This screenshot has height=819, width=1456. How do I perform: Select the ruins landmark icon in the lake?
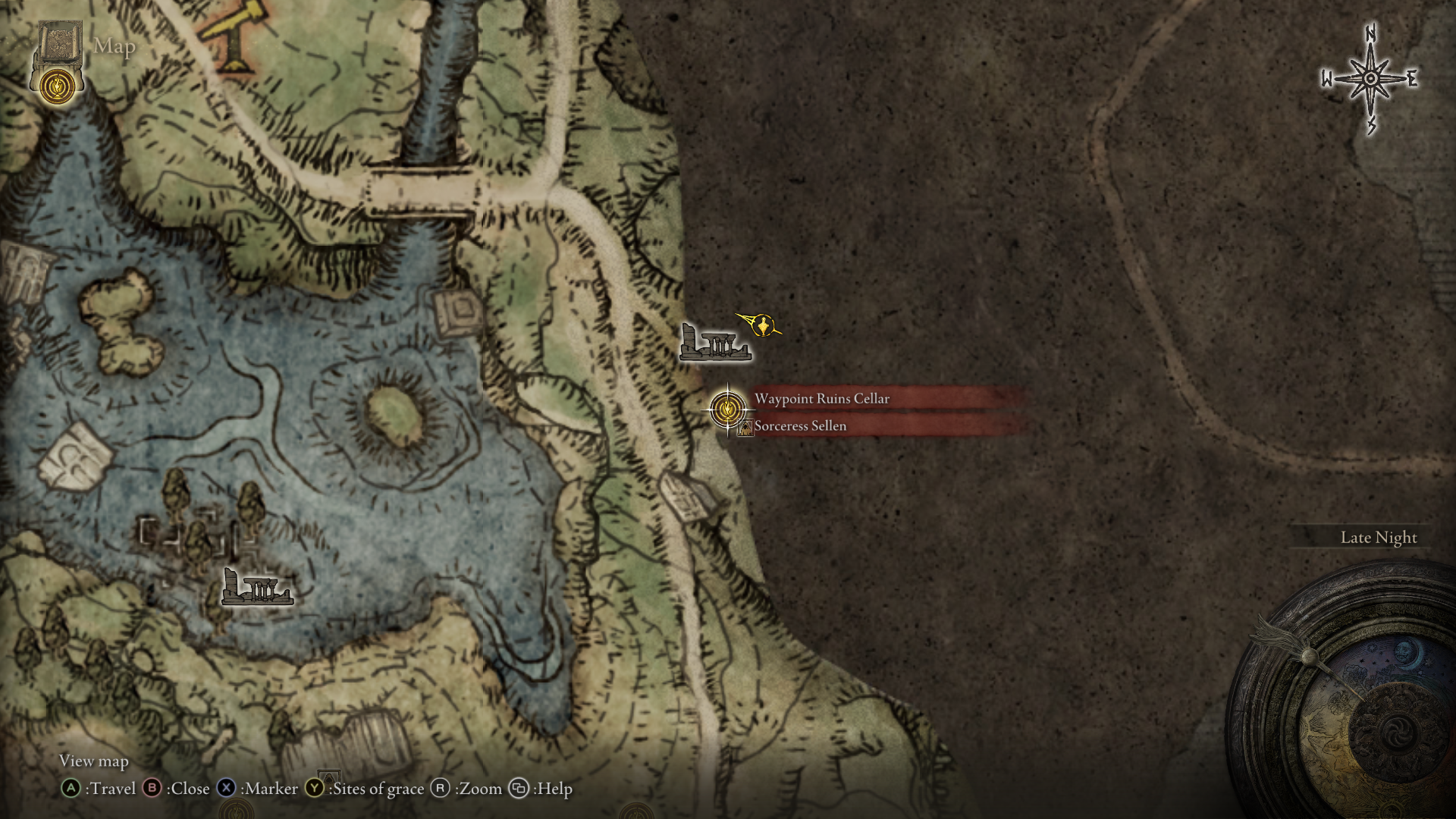click(256, 587)
